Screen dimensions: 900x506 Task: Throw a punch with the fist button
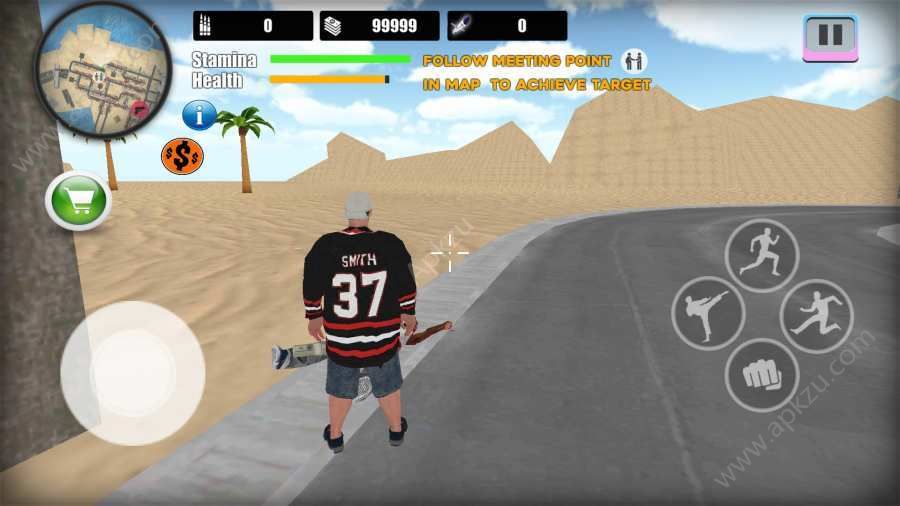(x=762, y=375)
